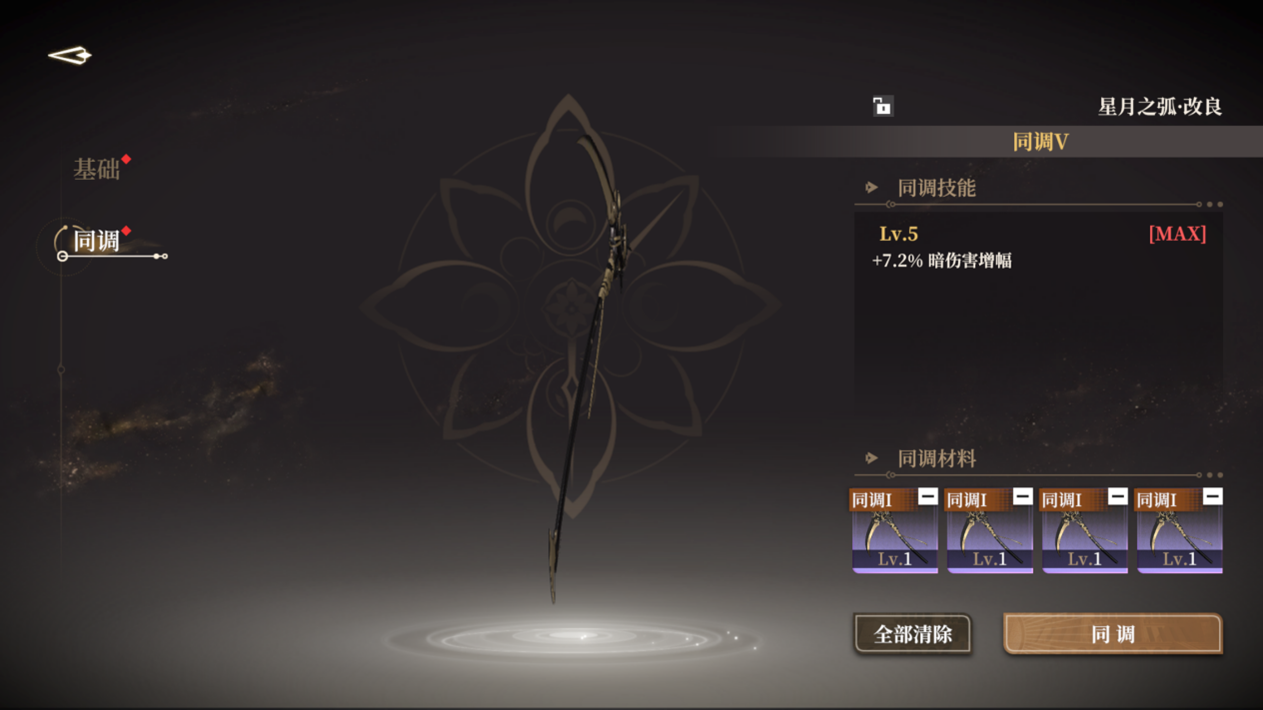Go back using the arrow button
Screen dimensions: 1263x710
pyautogui.click(x=70, y=56)
